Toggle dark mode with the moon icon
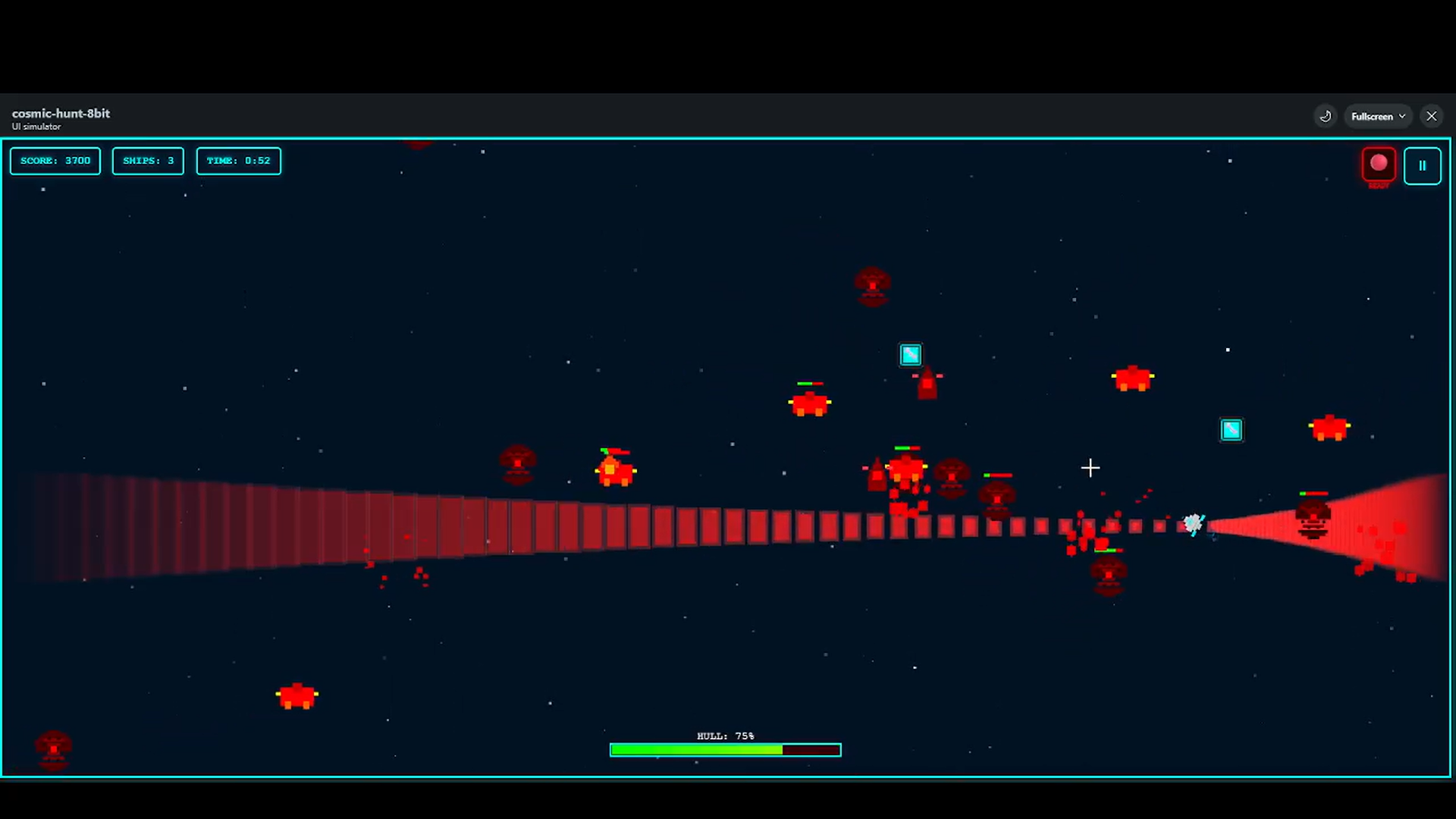The width and height of the screenshot is (1456, 819). click(x=1325, y=116)
